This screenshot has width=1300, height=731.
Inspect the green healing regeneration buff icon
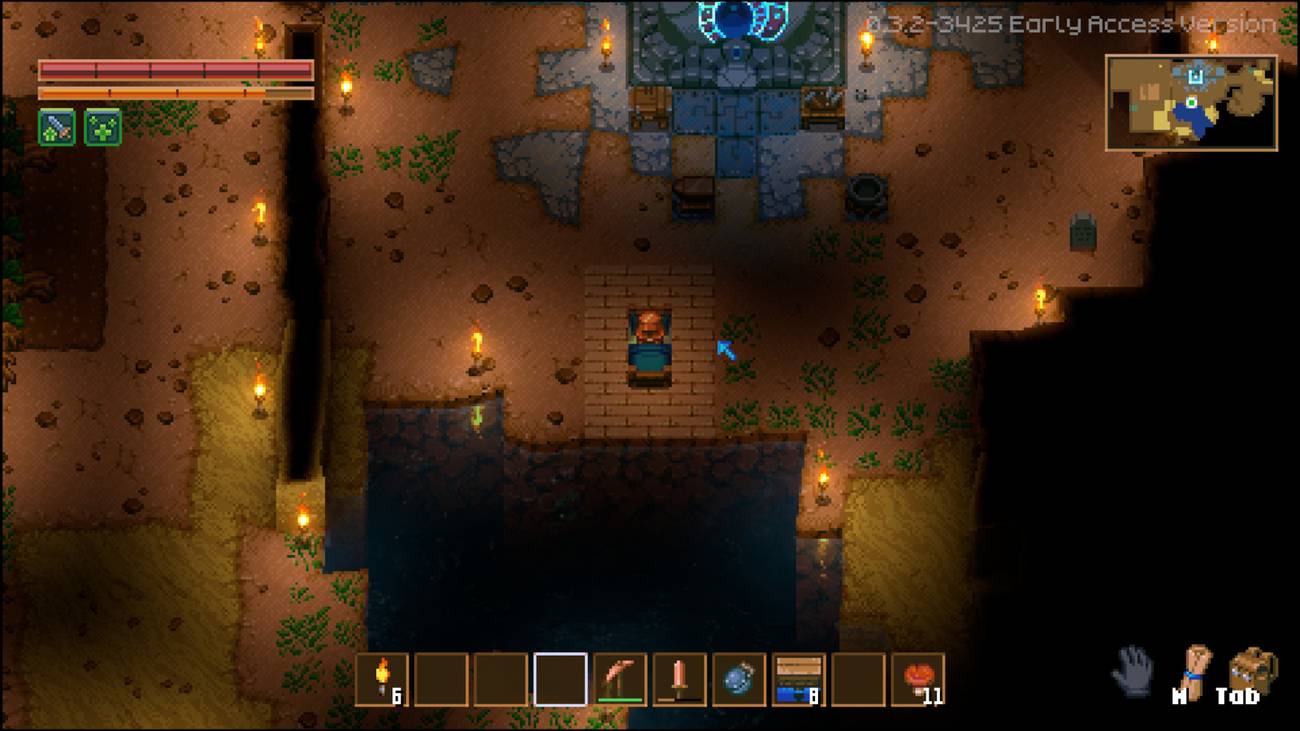tap(103, 128)
